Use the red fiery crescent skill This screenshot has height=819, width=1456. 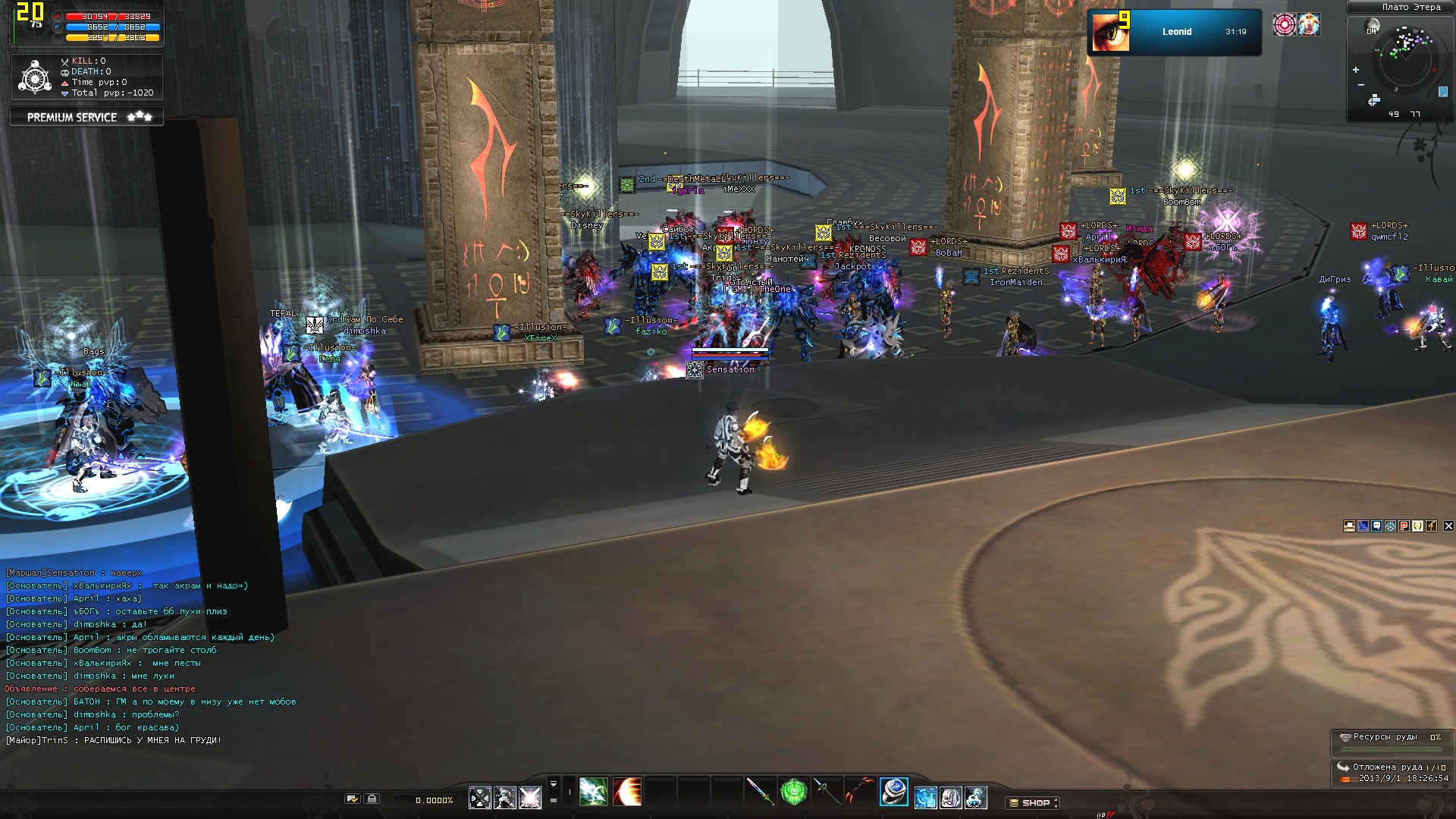(x=627, y=792)
